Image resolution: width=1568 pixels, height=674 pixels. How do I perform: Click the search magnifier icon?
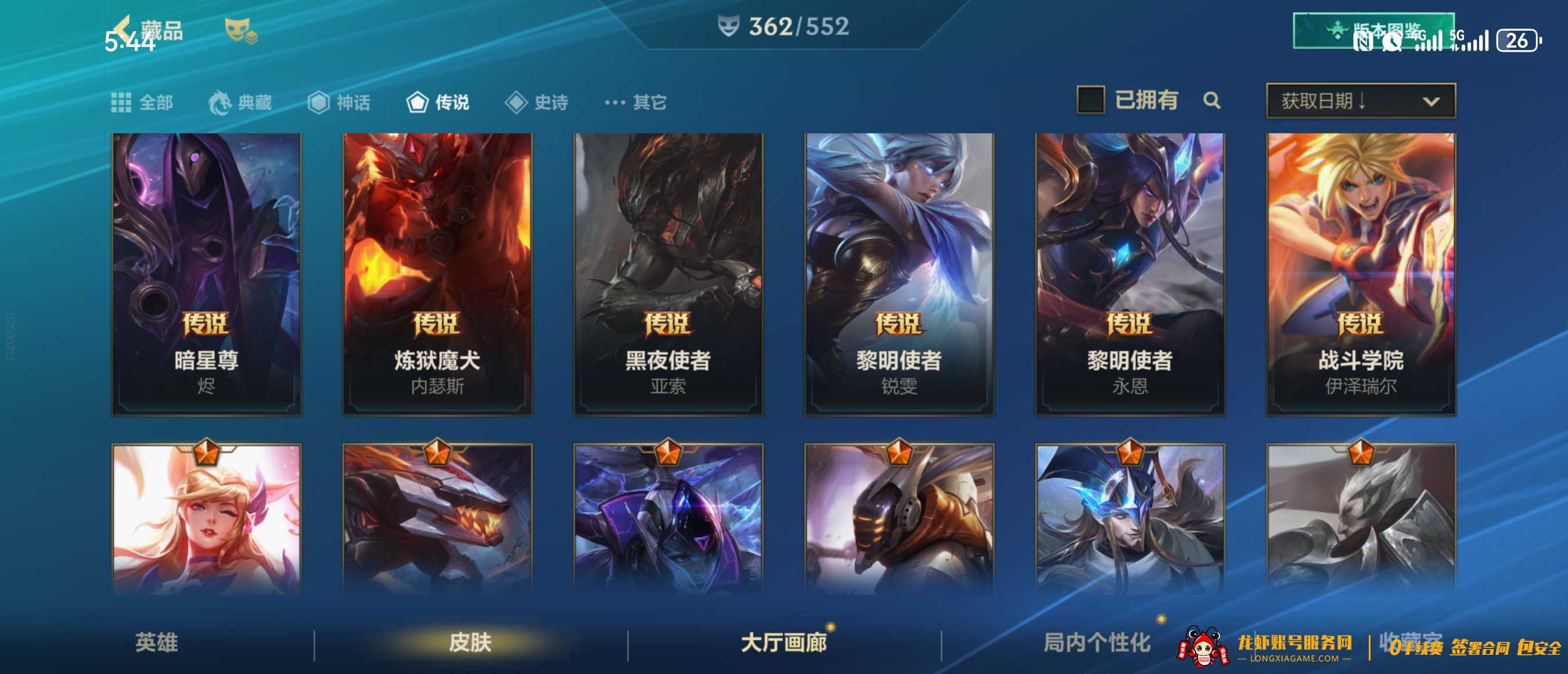[x=1212, y=101]
